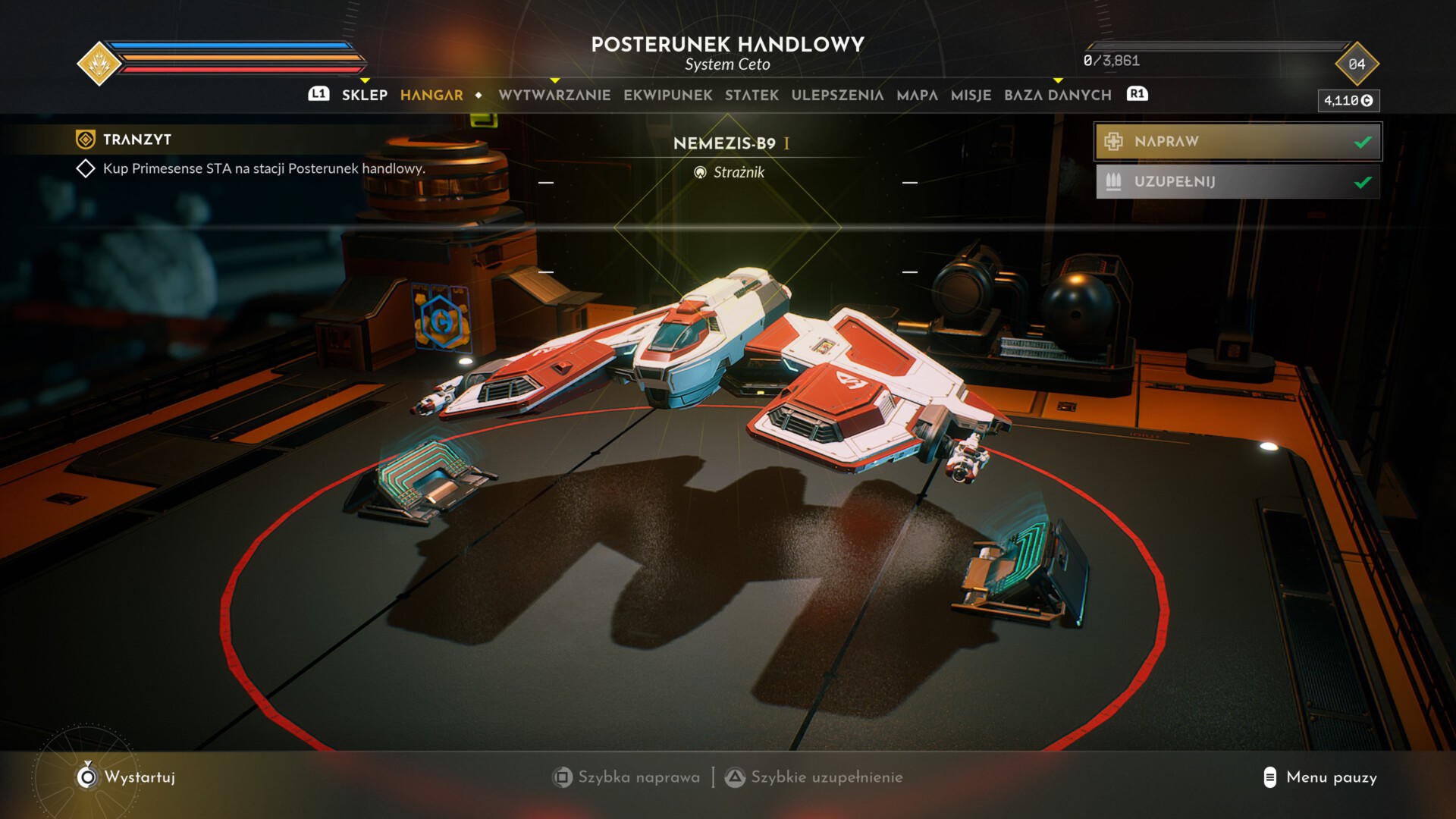Image resolution: width=1456 pixels, height=819 pixels.
Task: Open the Baza Danych tab
Action: (x=1057, y=95)
